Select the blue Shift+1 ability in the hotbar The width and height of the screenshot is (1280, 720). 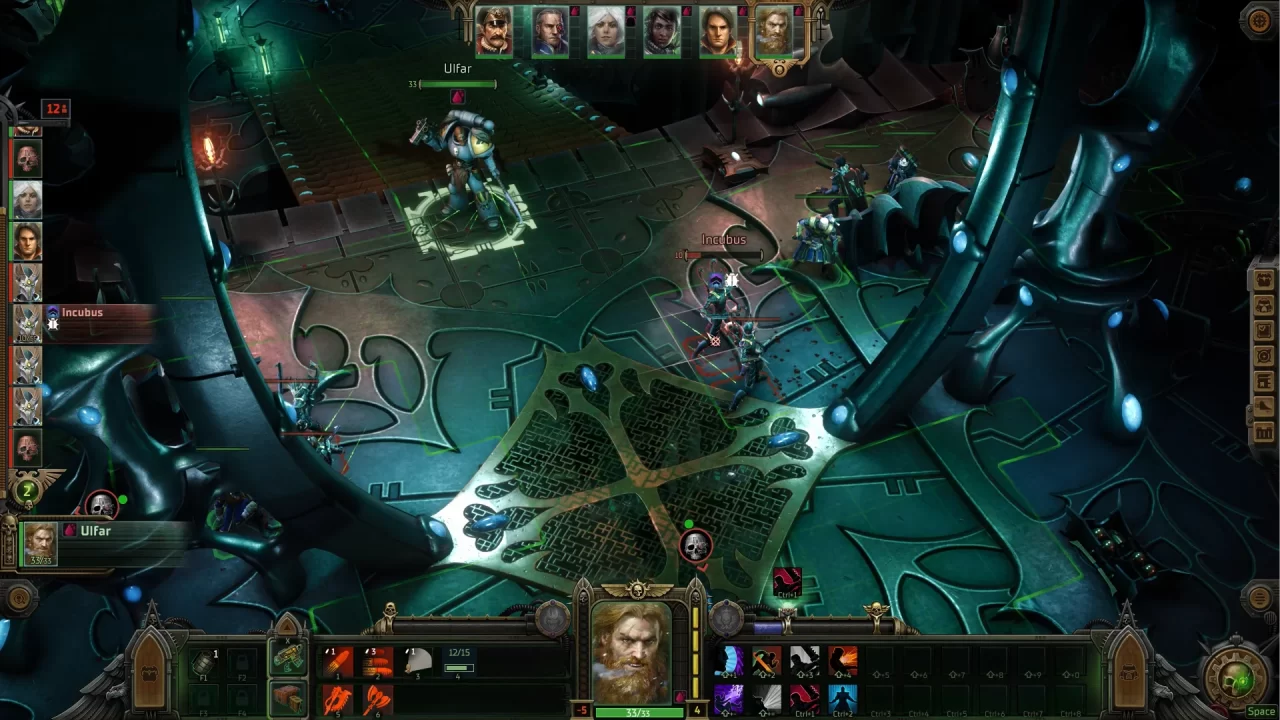coord(728,662)
